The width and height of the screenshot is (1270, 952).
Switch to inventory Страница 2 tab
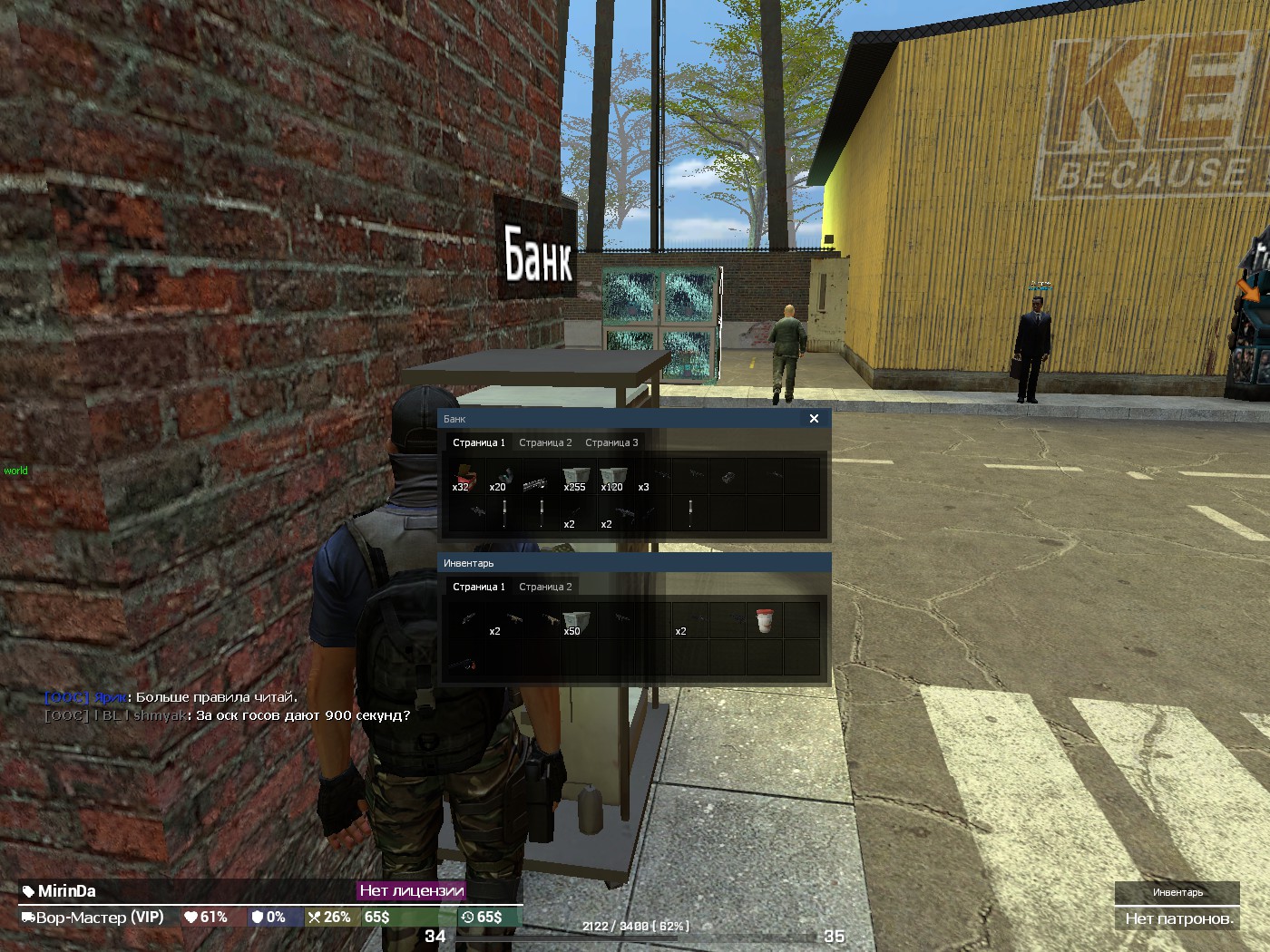545,587
